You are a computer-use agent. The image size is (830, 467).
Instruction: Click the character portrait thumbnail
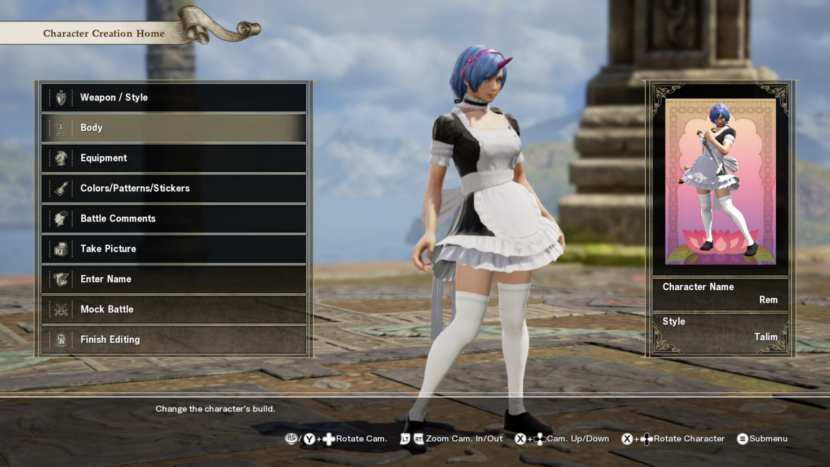pyautogui.click(x=720, y=181)
